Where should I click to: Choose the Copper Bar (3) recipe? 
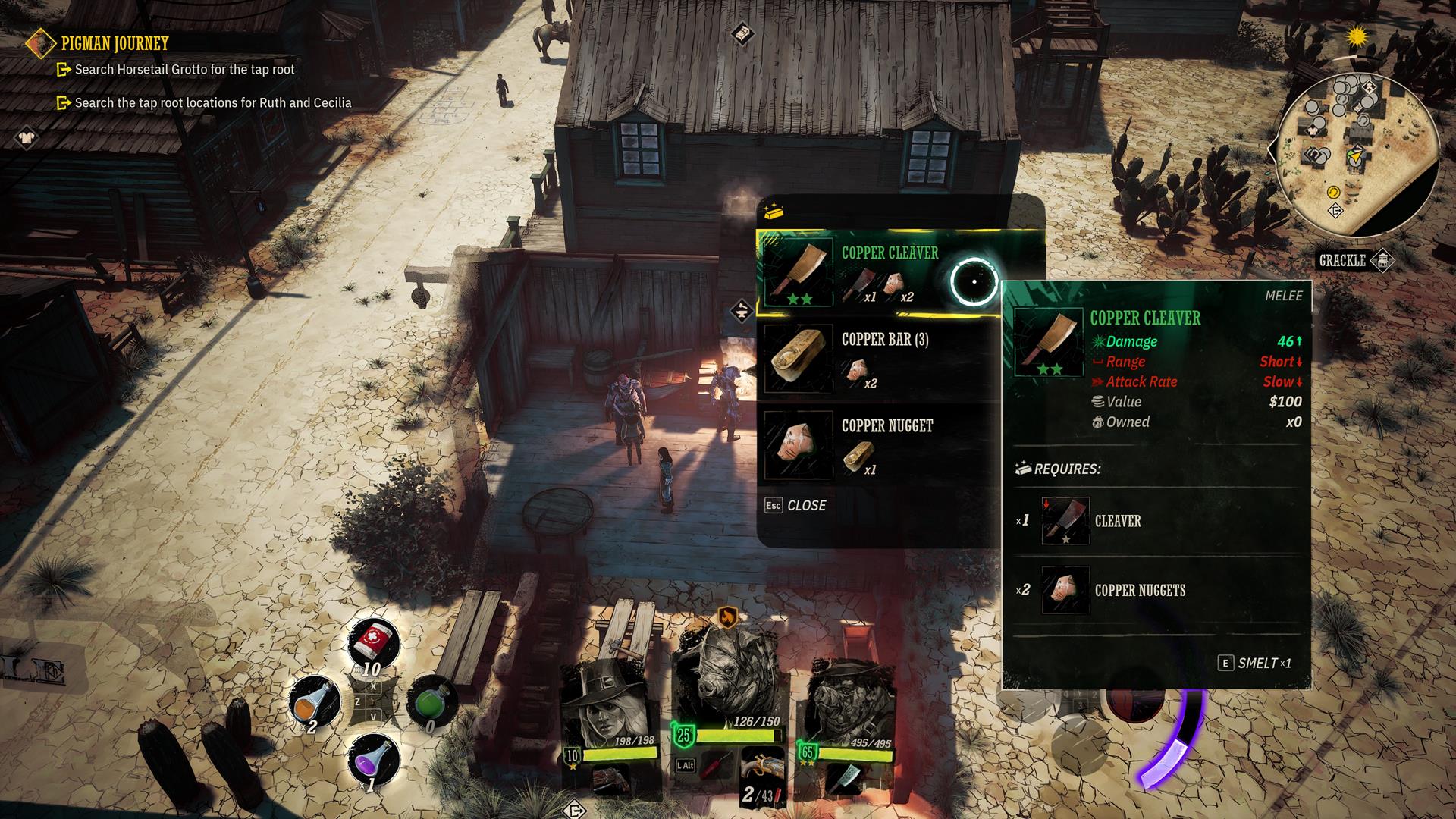coord(880,359)
